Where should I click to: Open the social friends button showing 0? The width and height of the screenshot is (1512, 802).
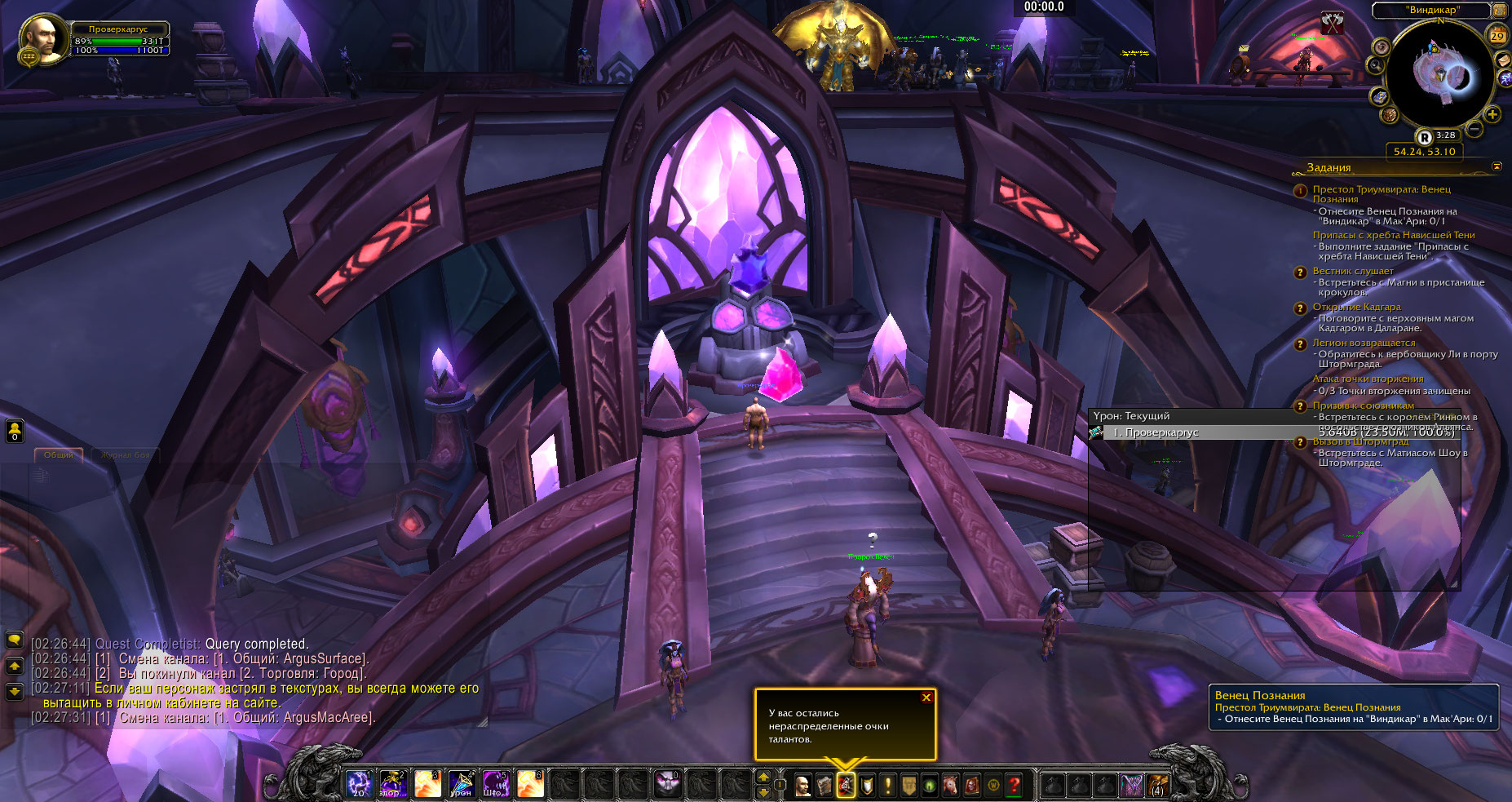[15, 431]
